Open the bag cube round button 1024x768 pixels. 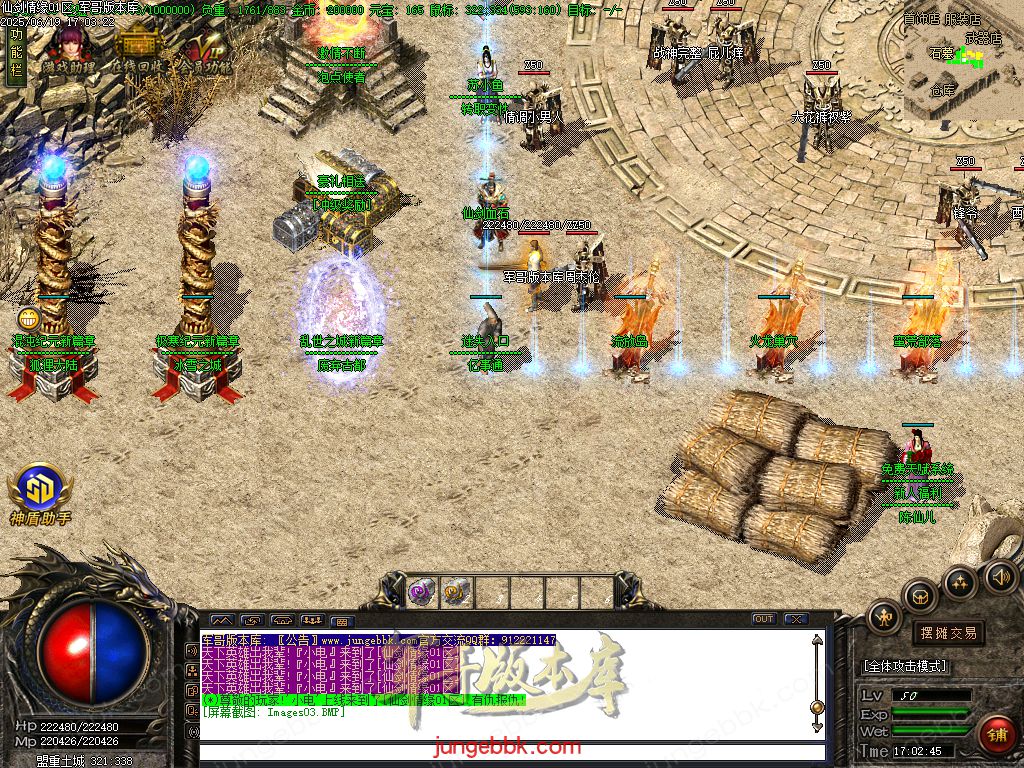click(920, 596)
